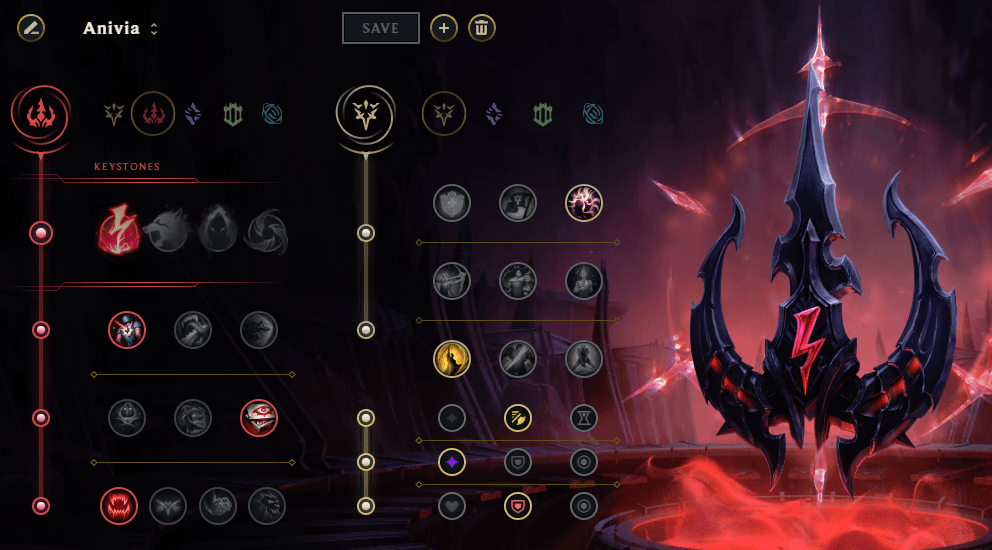The height and width of the screenshot is (550, 992).
Task: Pick the attack speed stat shard
Action: [517, 417]
